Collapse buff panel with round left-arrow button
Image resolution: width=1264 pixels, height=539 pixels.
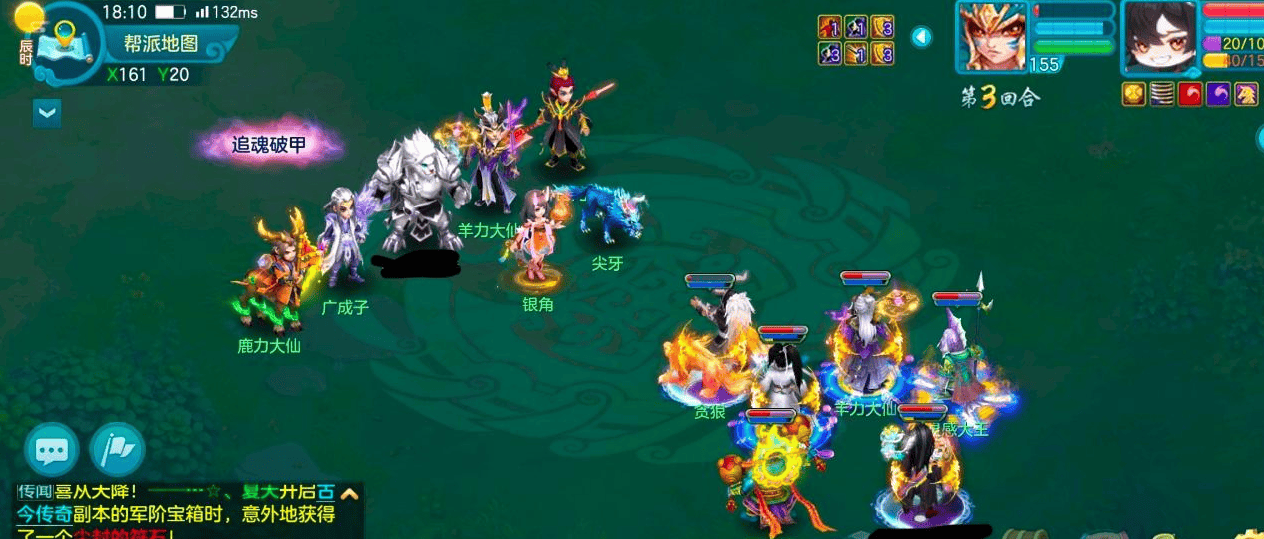[922, 37]
